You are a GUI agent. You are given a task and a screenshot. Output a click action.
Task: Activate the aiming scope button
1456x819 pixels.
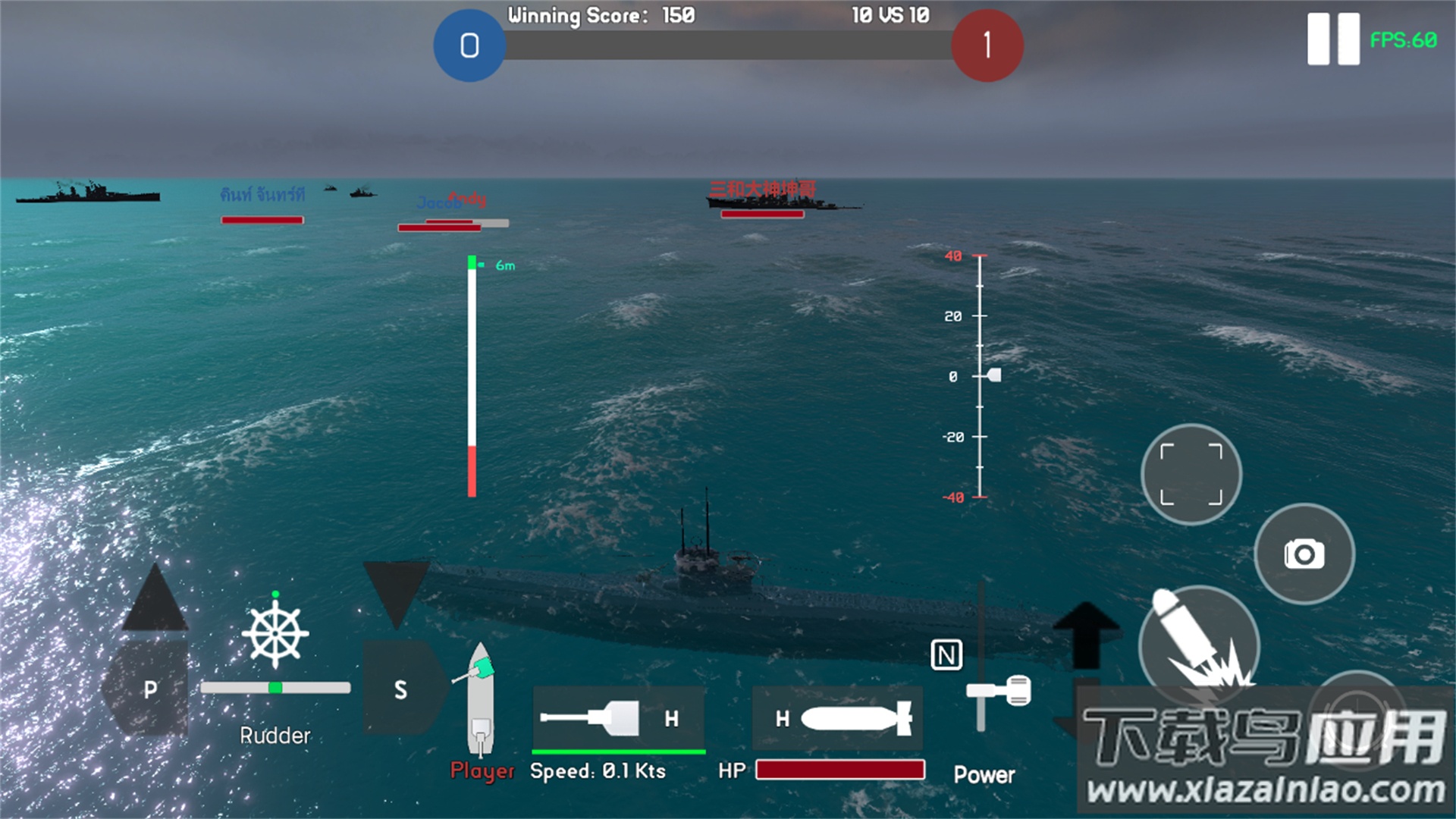(x=1191, y=475)
